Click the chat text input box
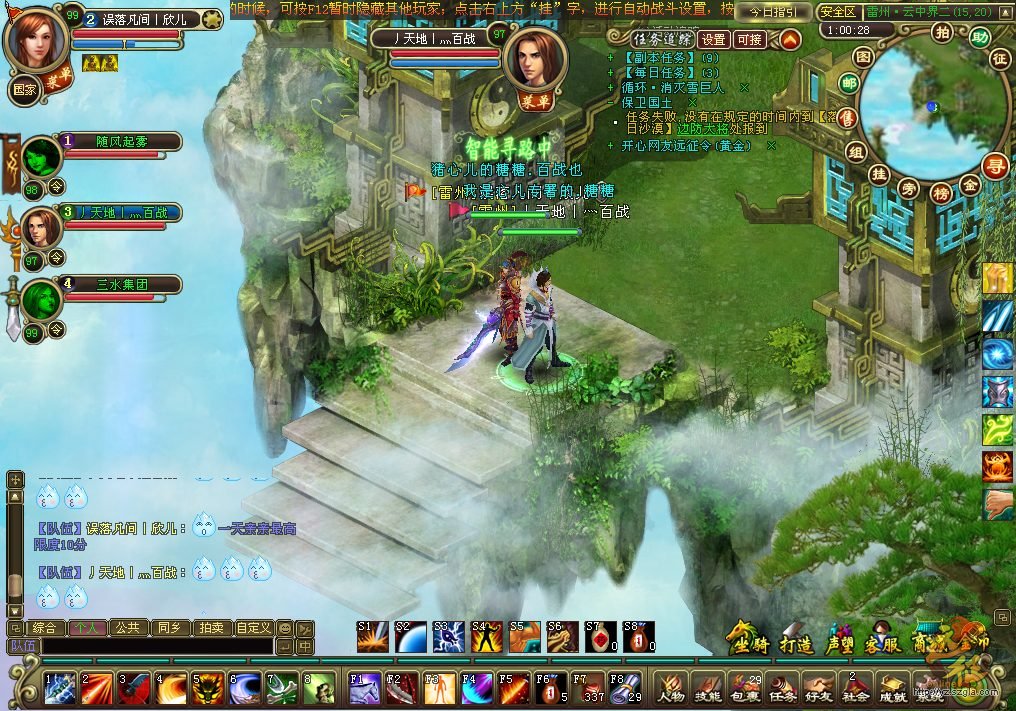This screenshot has height=711, width=1016. (x=155, y=647)
